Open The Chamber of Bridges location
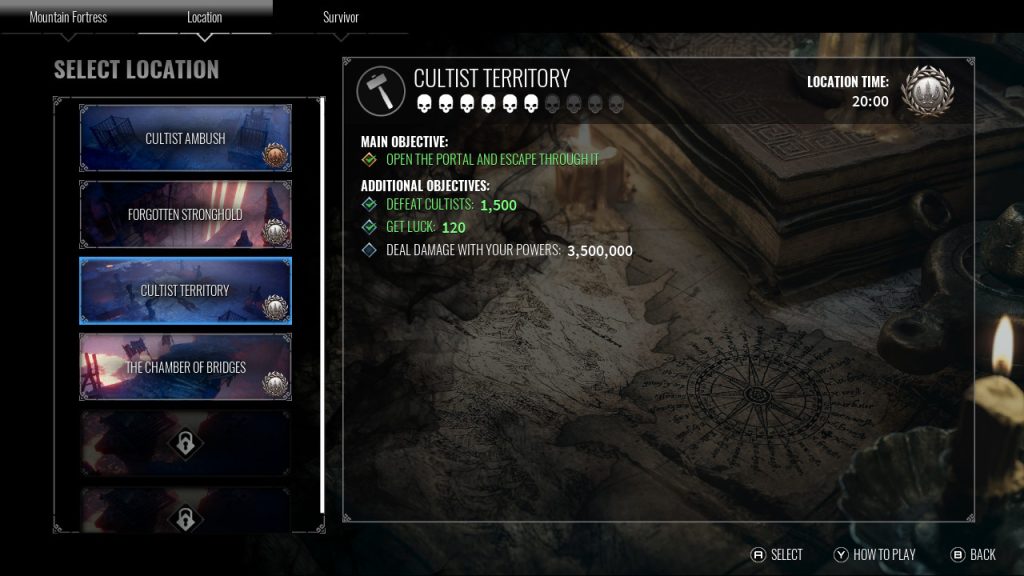The width and height of the screenshot is (1024, 576). (x=185, y=367)
